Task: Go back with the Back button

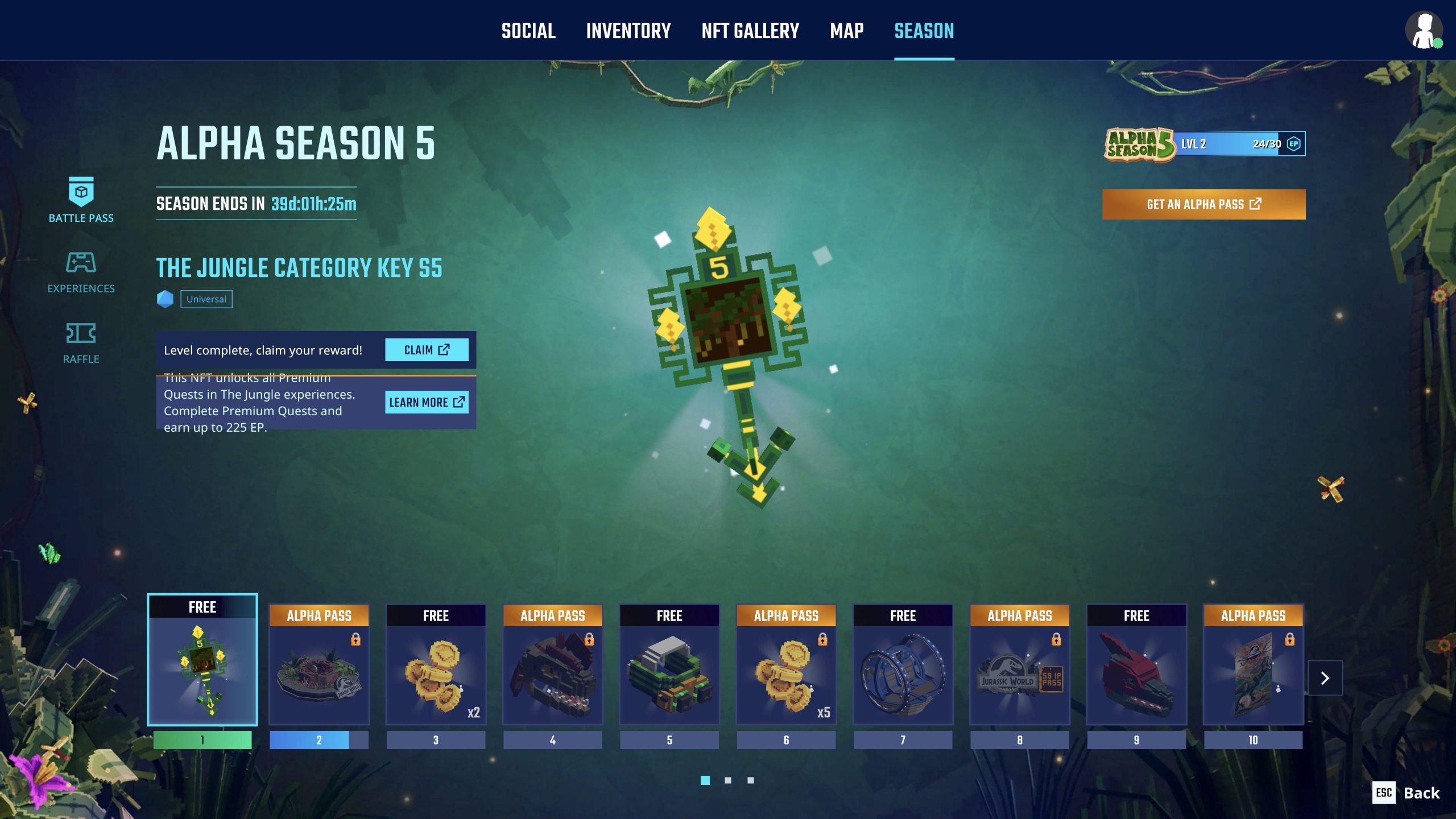Action: tap(1407, 793)
